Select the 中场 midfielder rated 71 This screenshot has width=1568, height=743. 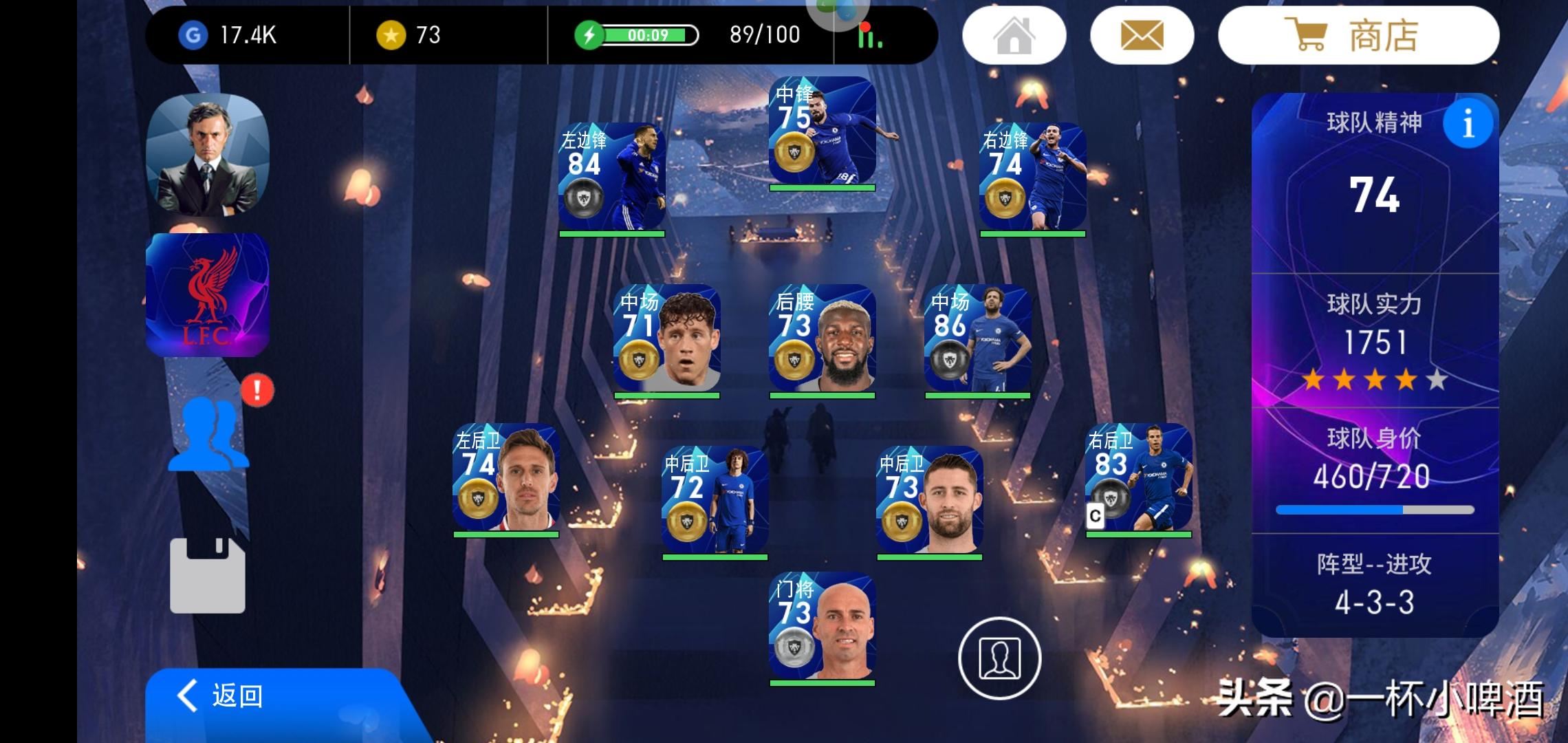(x=666, y=340)
